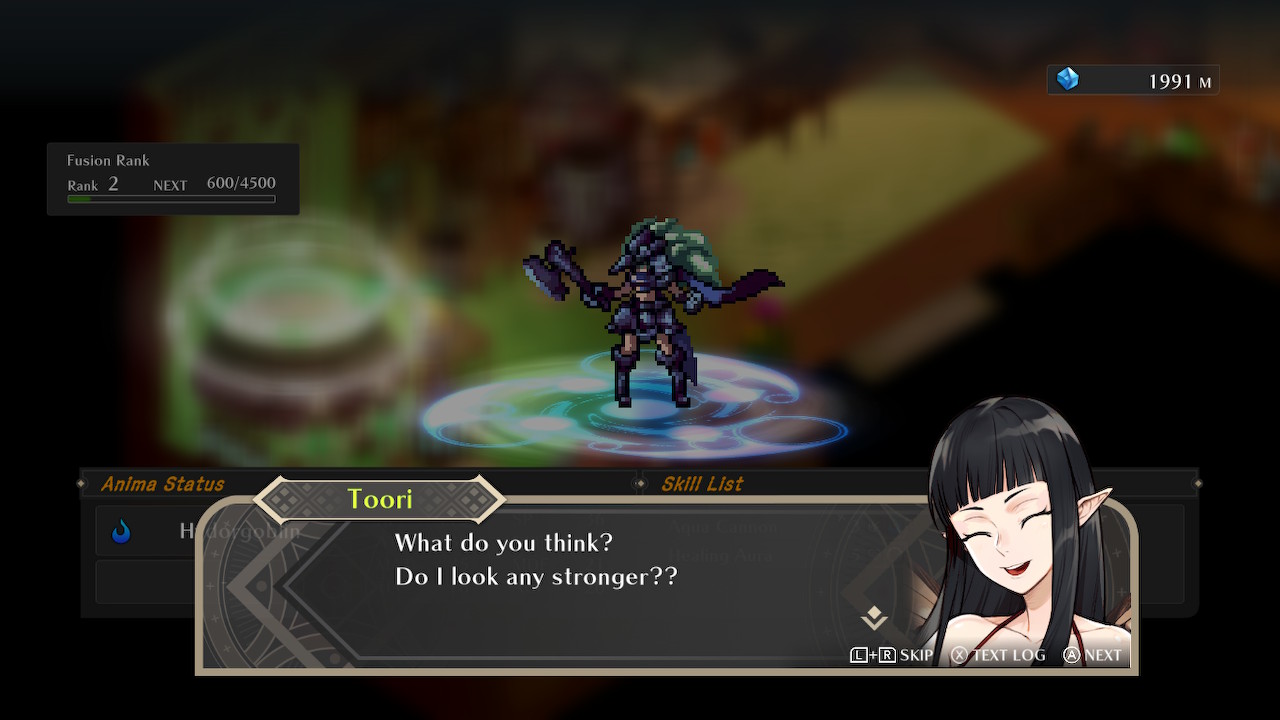The image size is (1280, 720).
Task: Select the Hedorgoblin entry under Anima Status
Action: point(150,531)
